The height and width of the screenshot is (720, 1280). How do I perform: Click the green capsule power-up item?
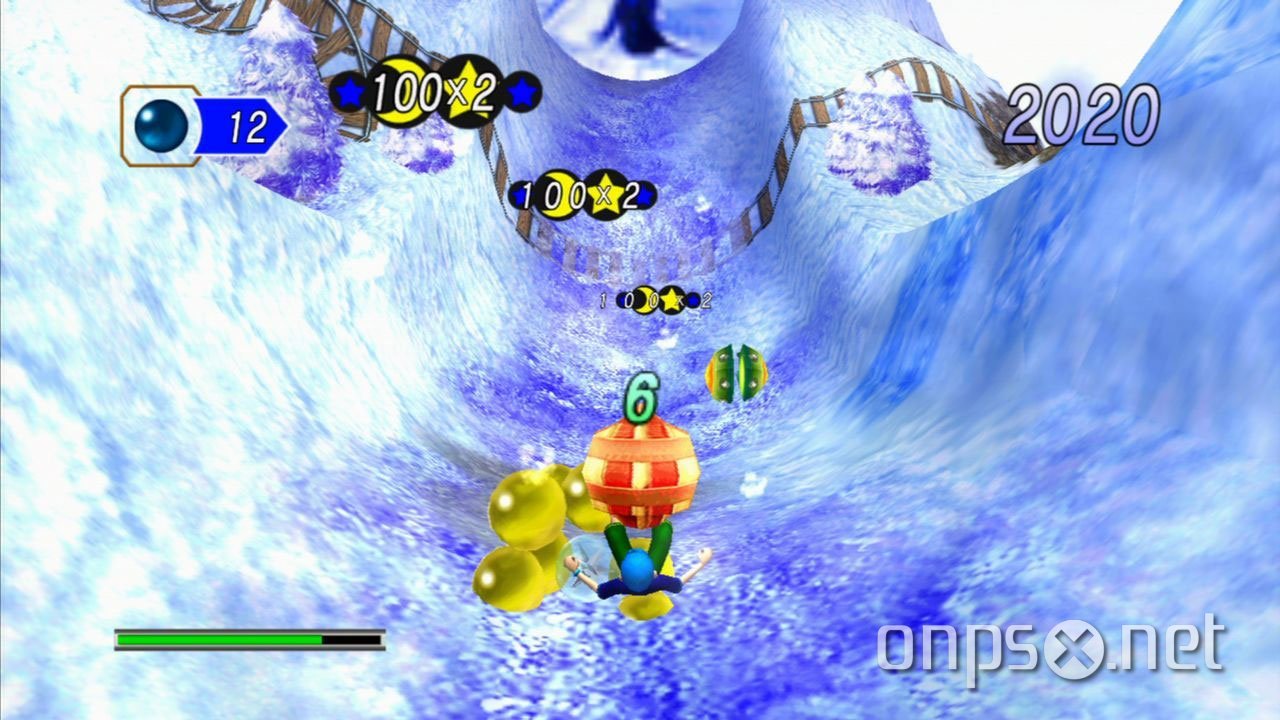pyautogui.click(x=736, y=375)
